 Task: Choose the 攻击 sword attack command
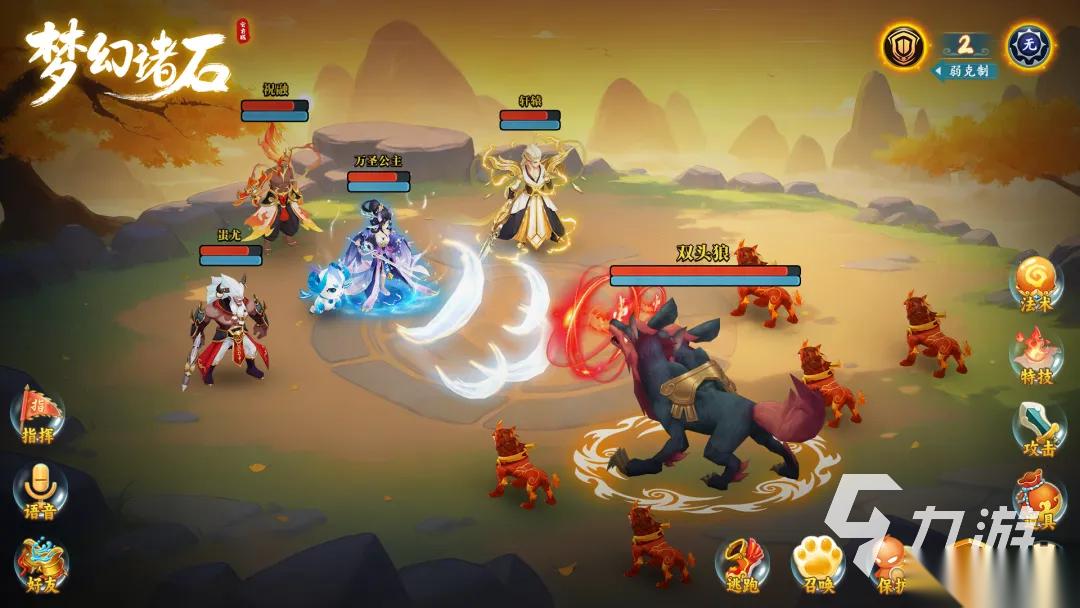(x=1037, y=428)
